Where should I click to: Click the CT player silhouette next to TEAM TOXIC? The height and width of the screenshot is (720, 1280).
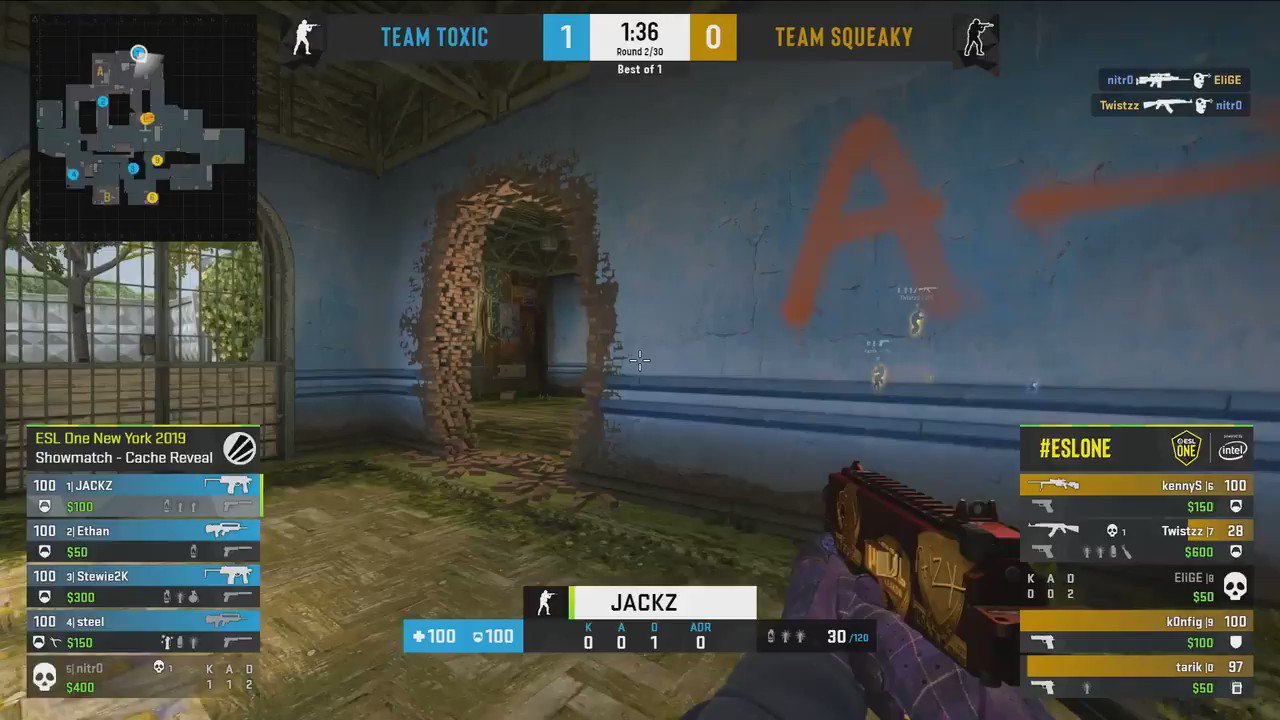tap(303, 37)
